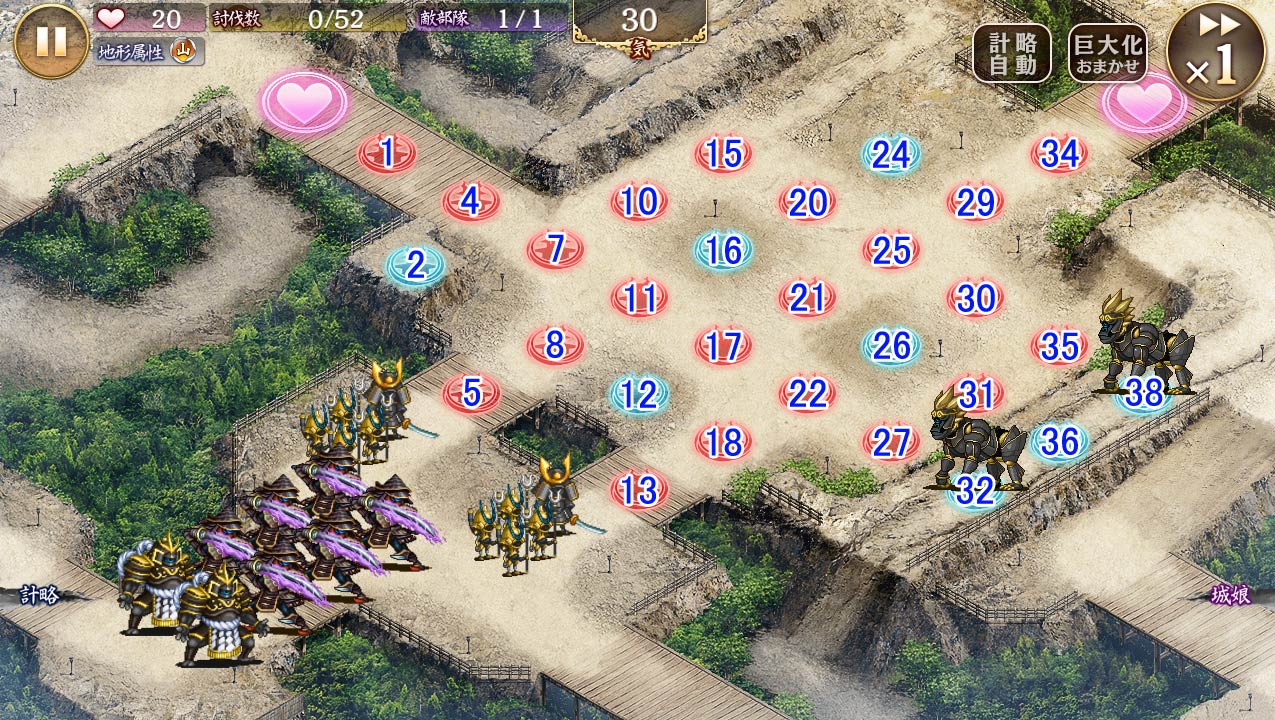Screen dimensions: 1275x720
Task: Pause the battle with the pause button
Action: click(x=51, y=41)
